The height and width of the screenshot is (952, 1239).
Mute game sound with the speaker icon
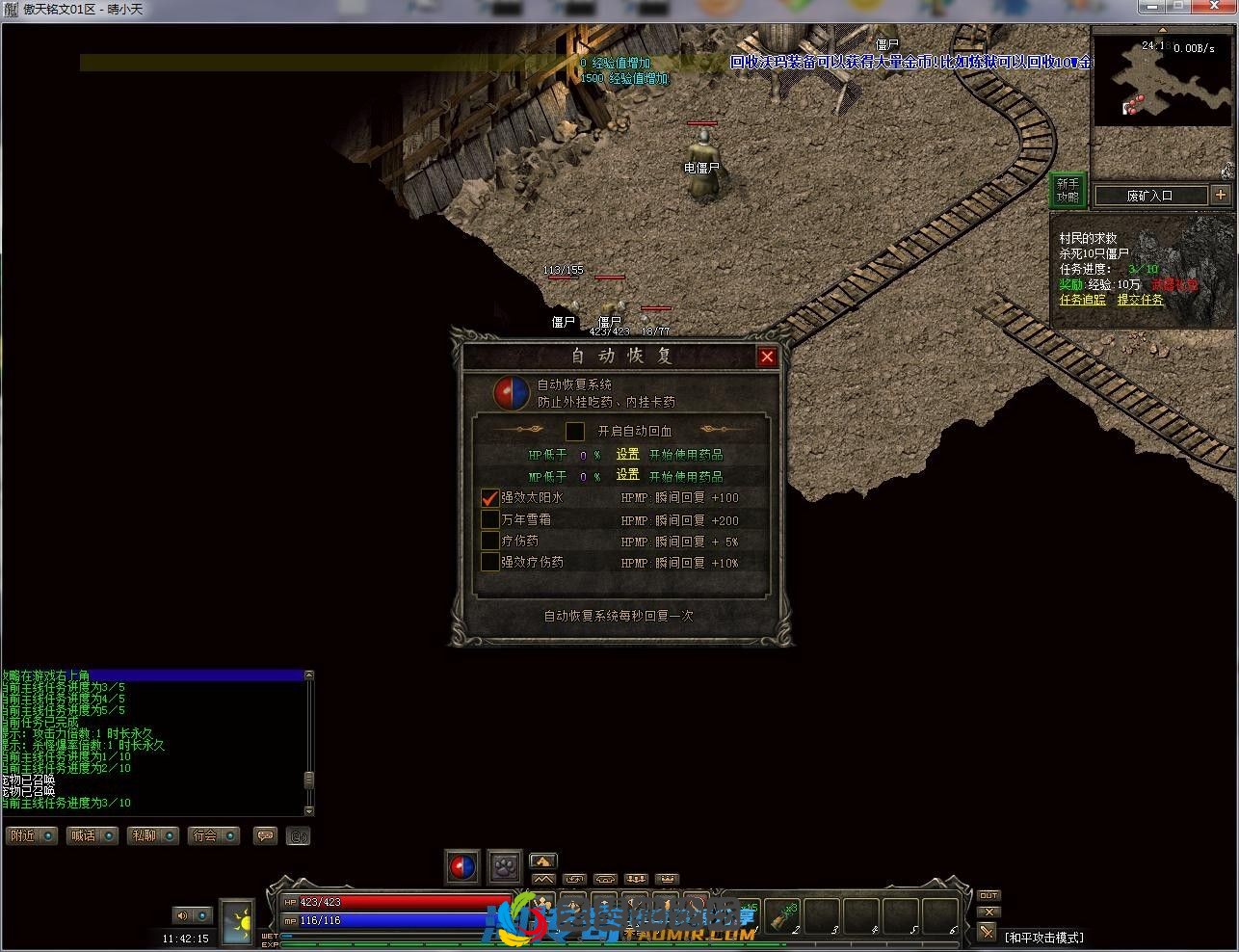pyautogui.click(x=182, y=915)
